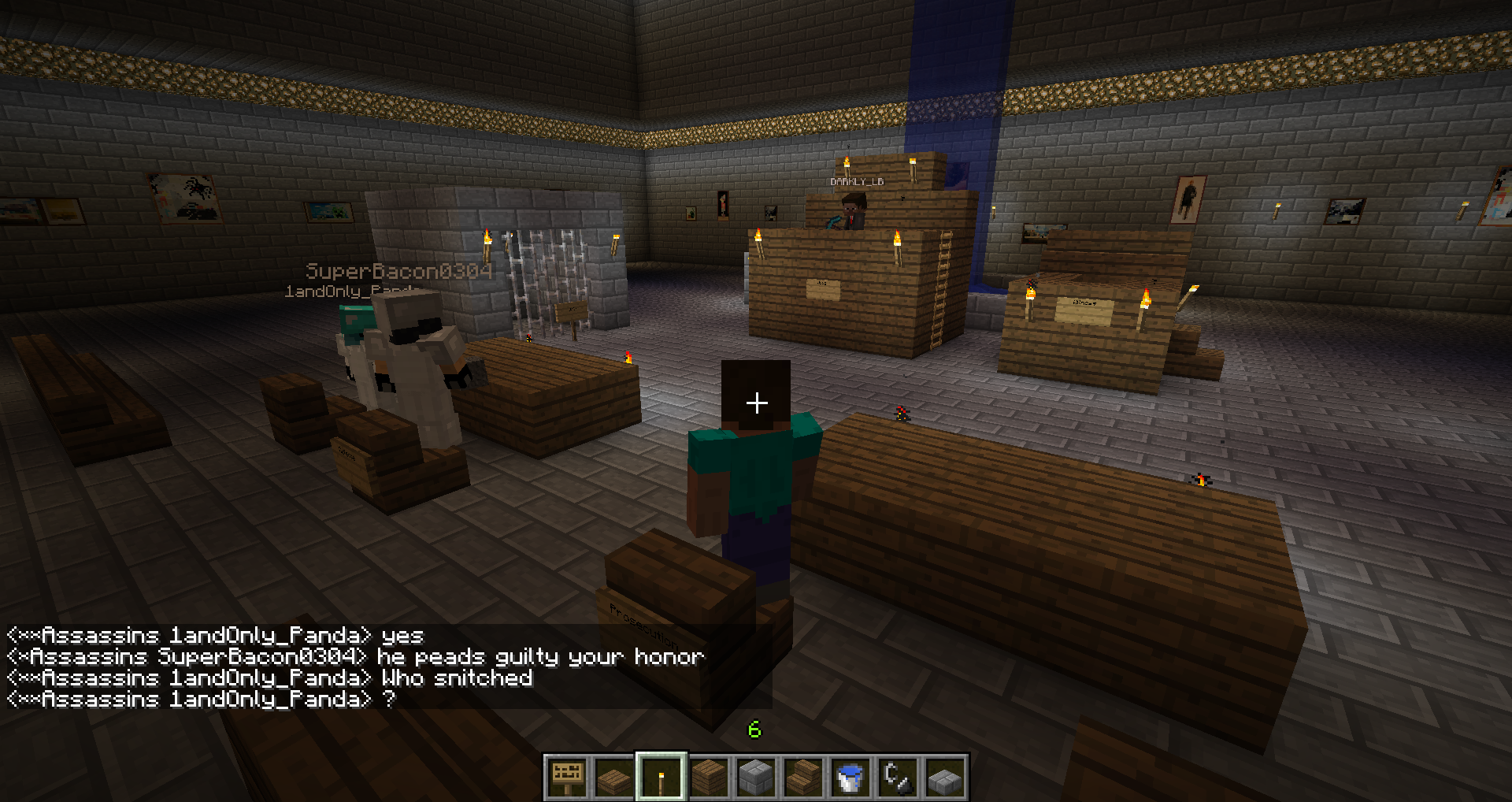Choose the wooden stairs hotbar slot
Image resolution: width=1512 pixels, height=802 pixels.
pyautogui.click(x=803, y=777)
